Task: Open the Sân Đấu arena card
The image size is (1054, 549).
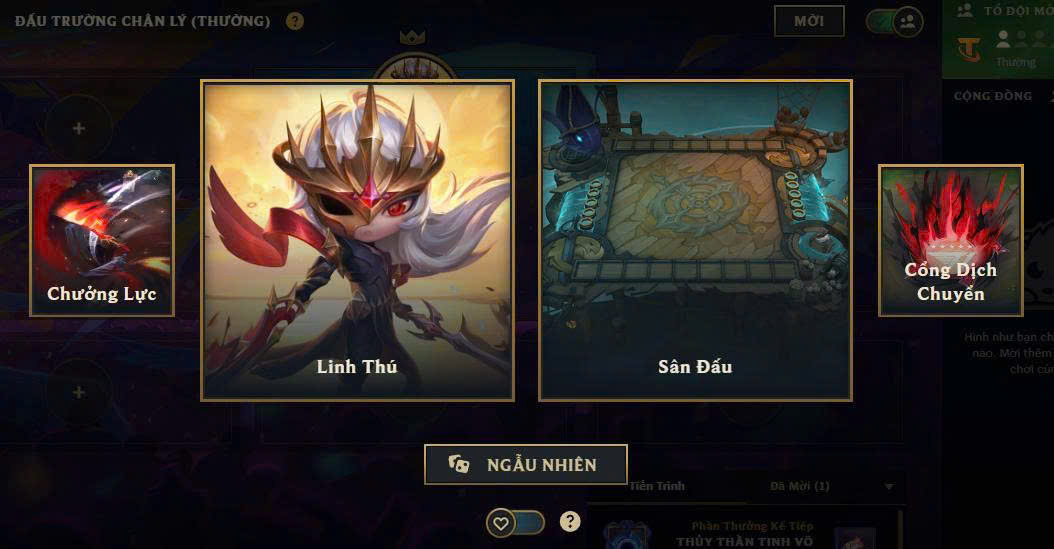Action: pos(695,240)
